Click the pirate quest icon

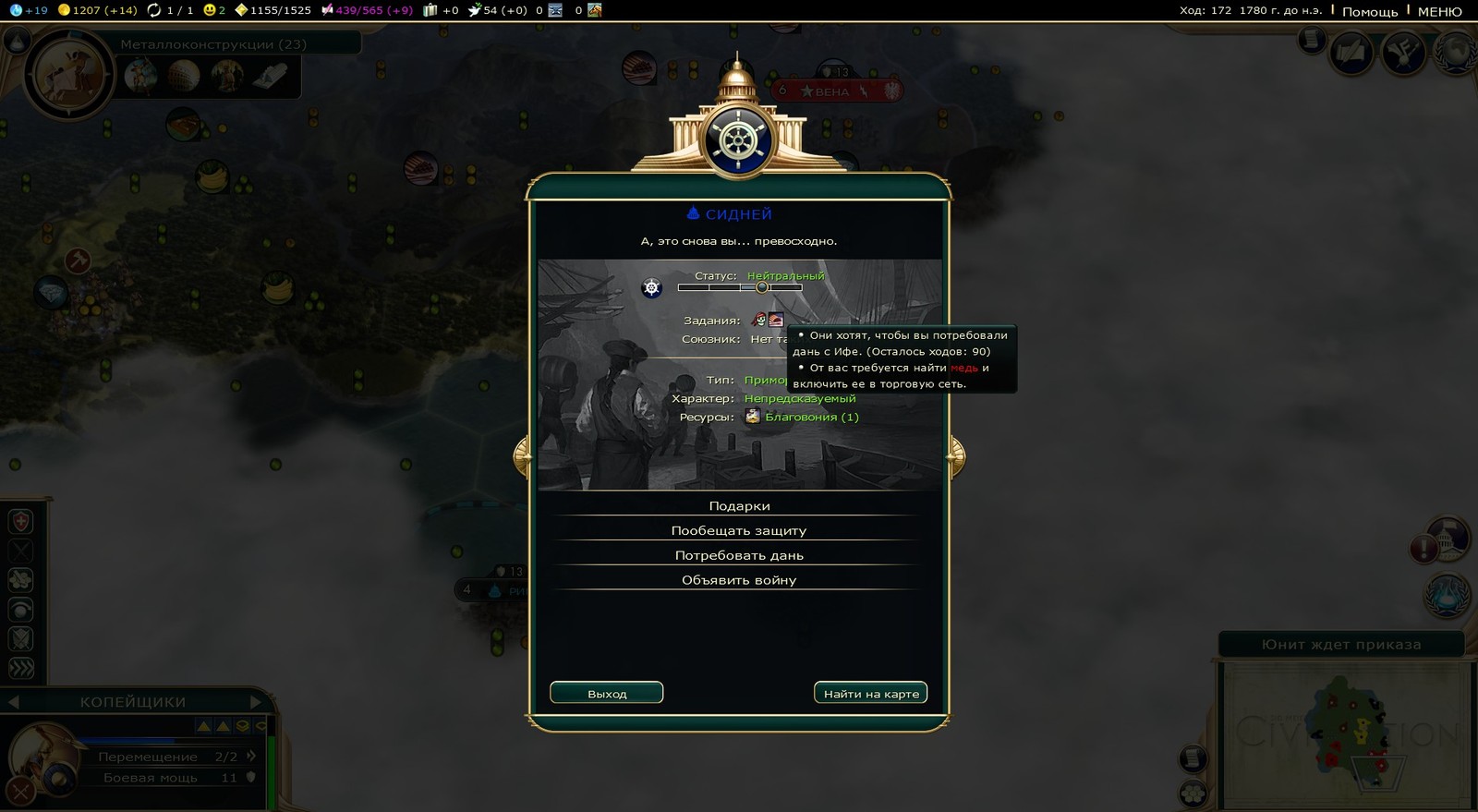pos(759,321)
